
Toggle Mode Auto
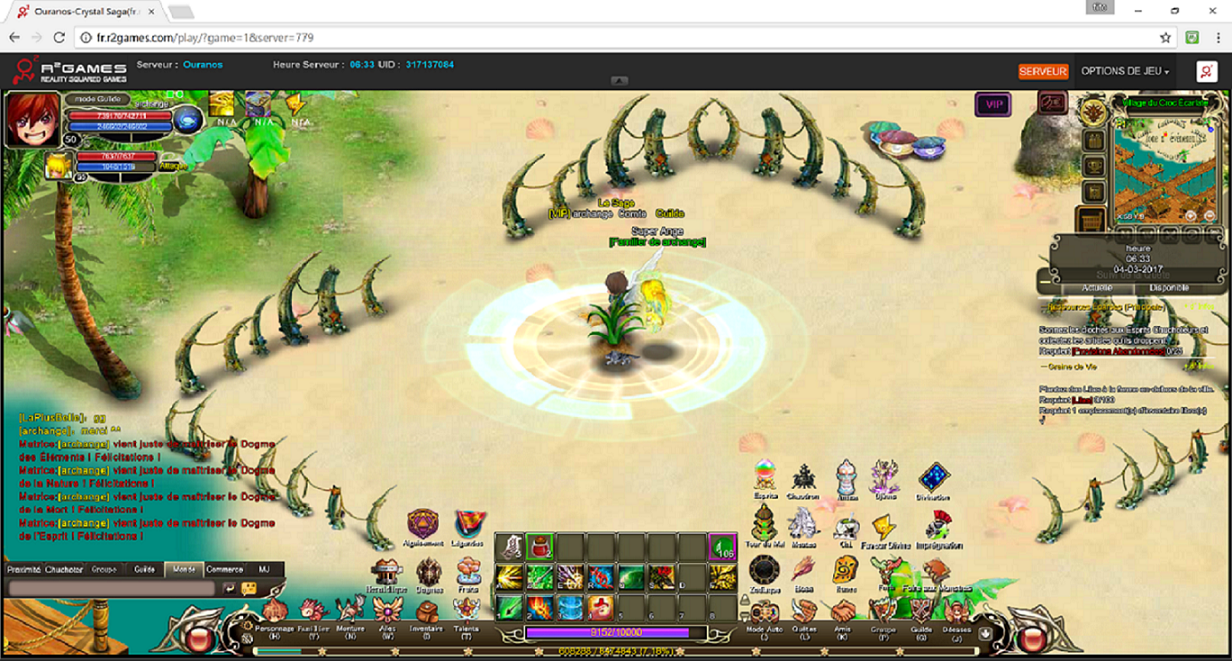coord(765,614)
